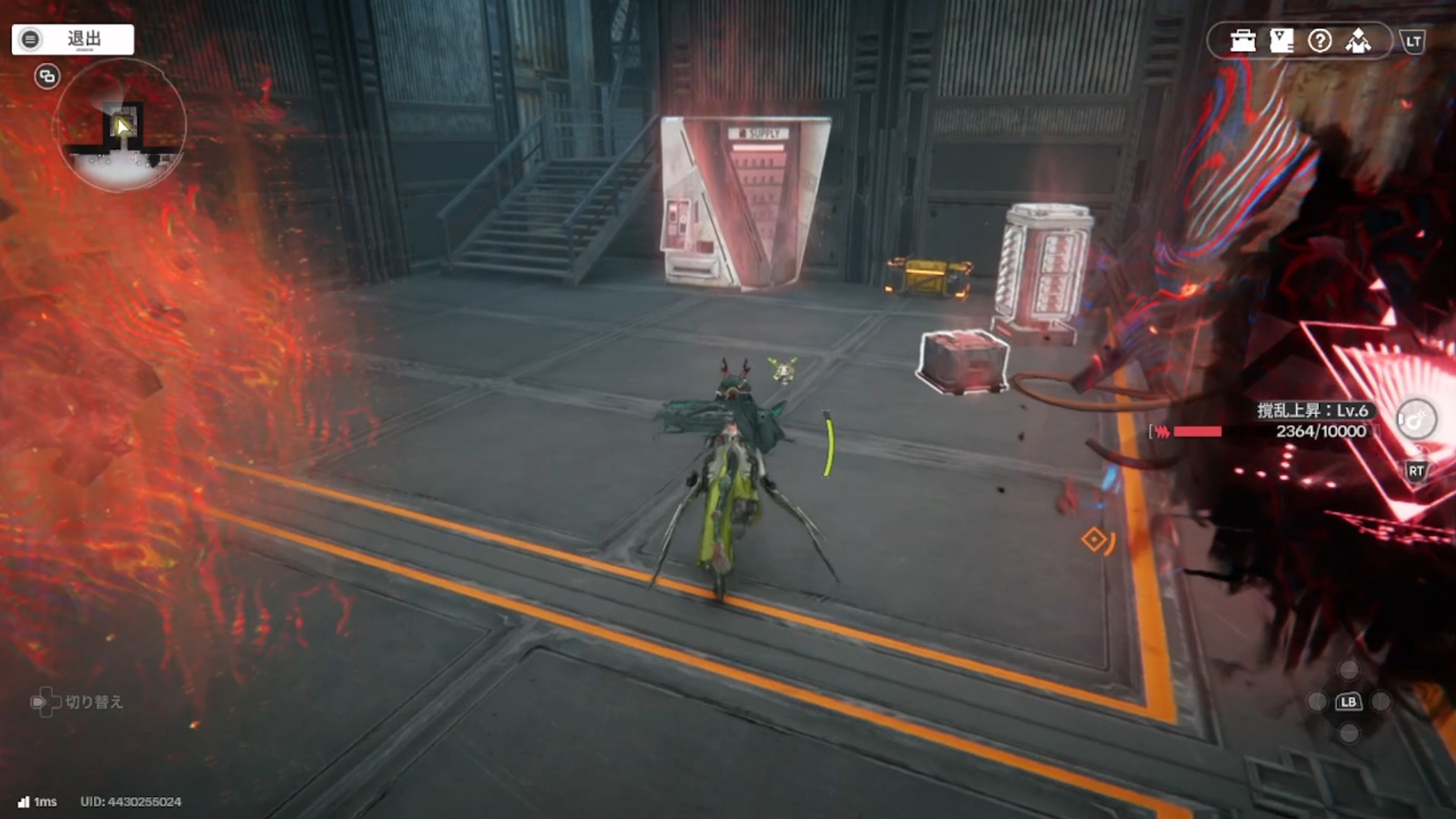Show help via the question mark icon
This screenshot has width=1456, height=819.
(1319, 41)
